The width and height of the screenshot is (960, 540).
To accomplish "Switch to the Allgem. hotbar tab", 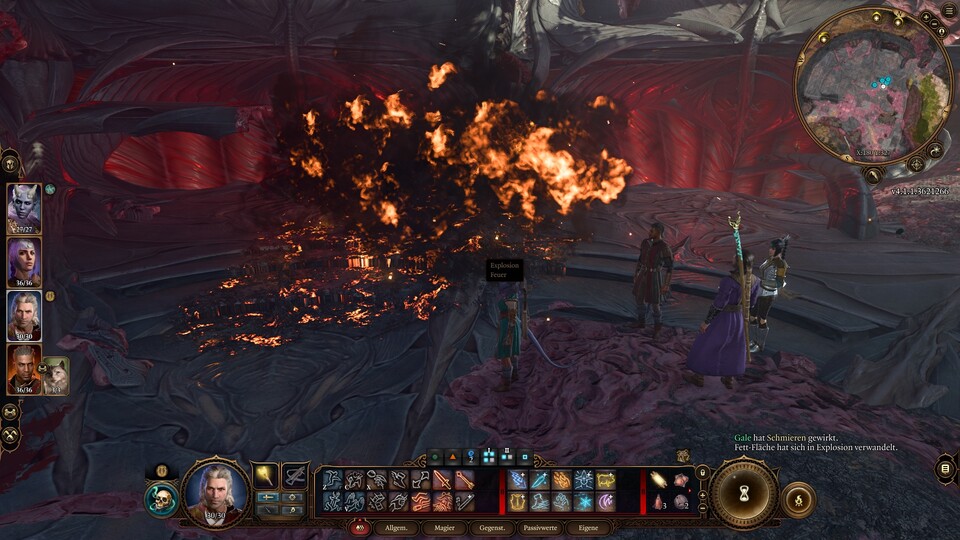I will coord(396,527).
